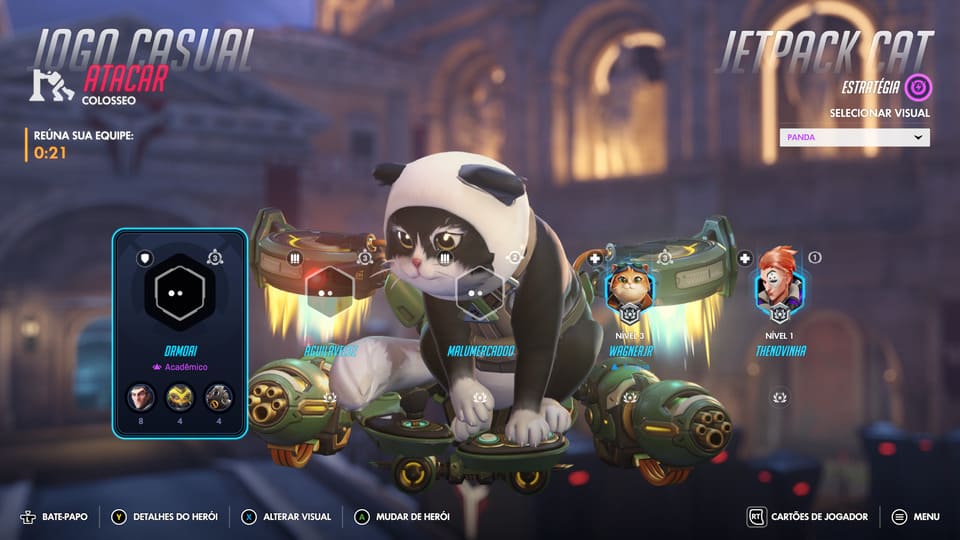Screen dimensions: 960x540
Task: Open the Panda skin dropdown
Action: tap(854, 138)
